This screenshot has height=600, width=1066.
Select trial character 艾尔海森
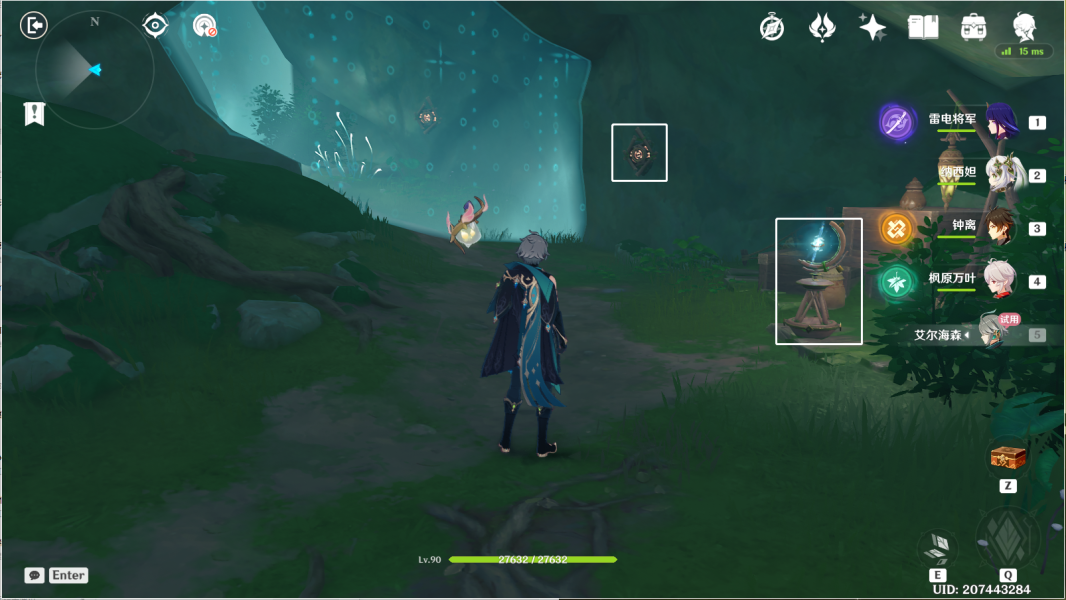995,333
